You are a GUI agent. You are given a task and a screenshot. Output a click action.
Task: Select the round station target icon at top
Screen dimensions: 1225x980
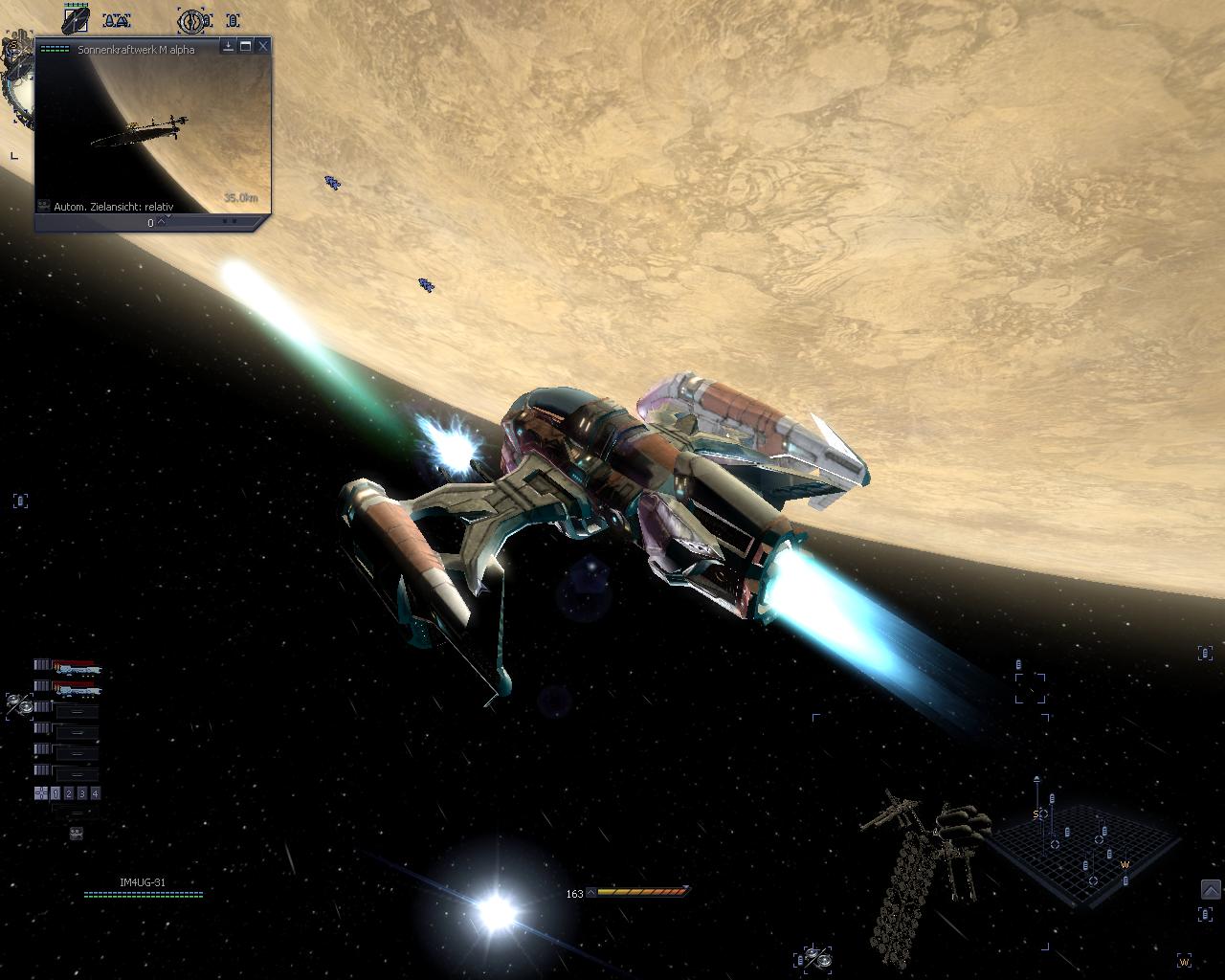(x=194, y=20)
